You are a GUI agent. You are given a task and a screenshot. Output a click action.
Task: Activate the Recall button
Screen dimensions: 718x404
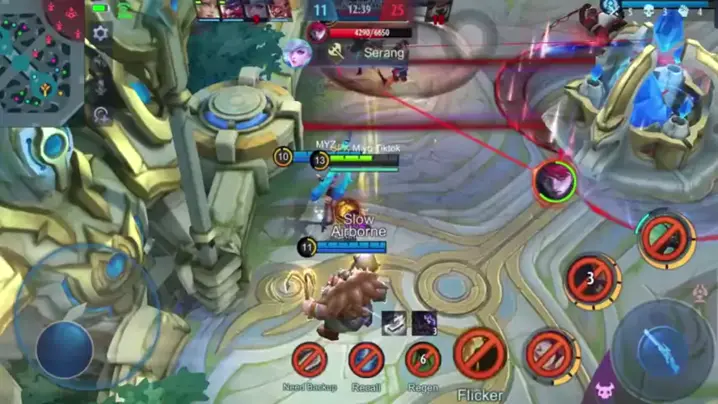367,359
